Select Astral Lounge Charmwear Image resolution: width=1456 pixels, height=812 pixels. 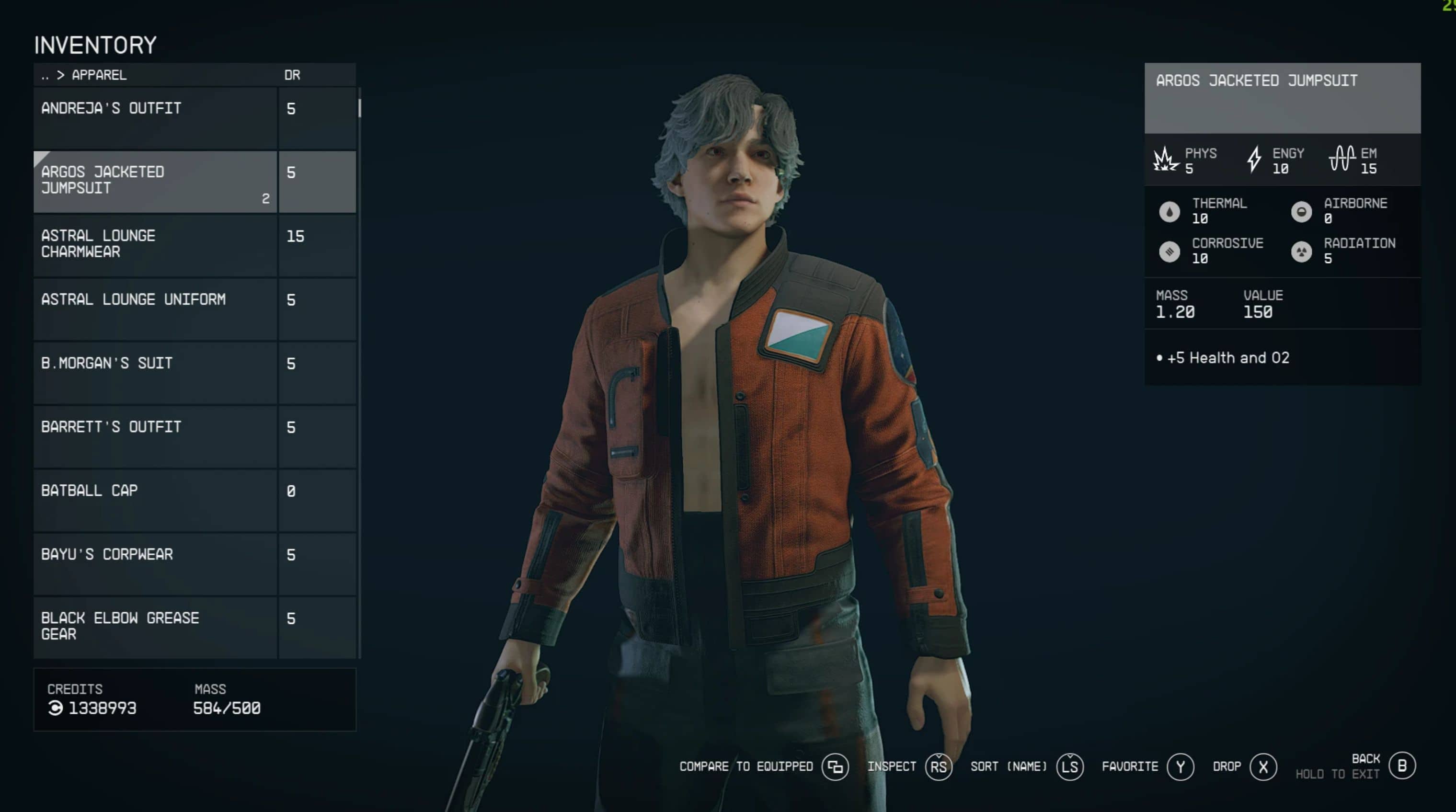pos(155,245)
